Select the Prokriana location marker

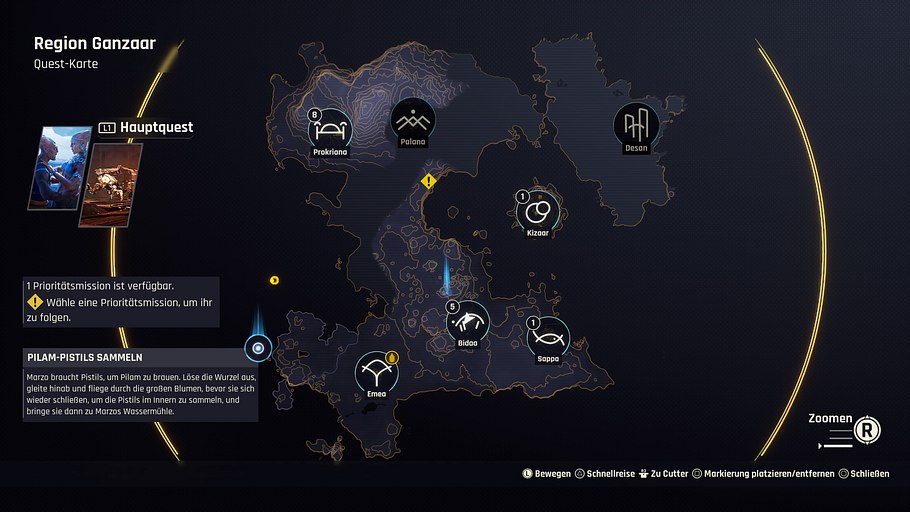coord(329,127)
